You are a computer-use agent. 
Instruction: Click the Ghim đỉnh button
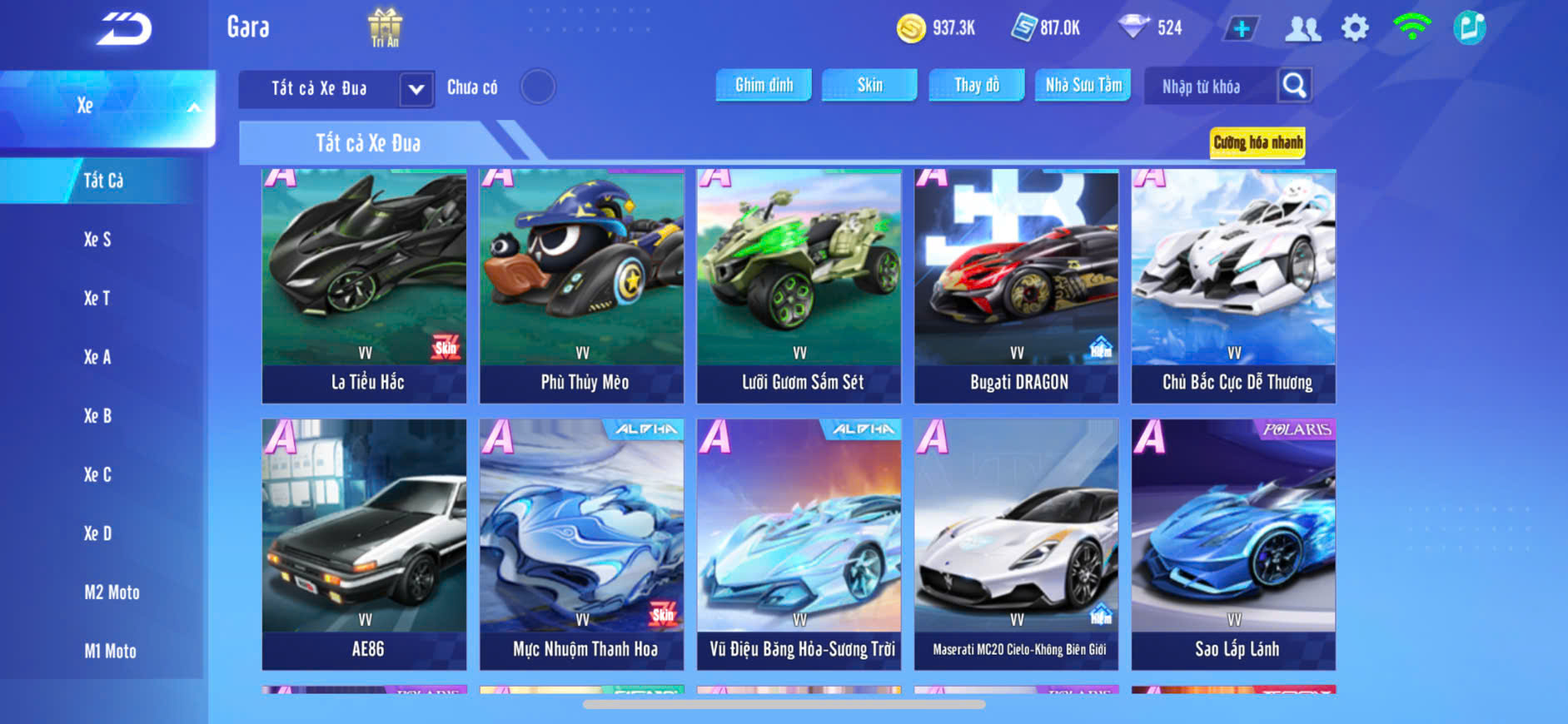[x=764, y=85]
